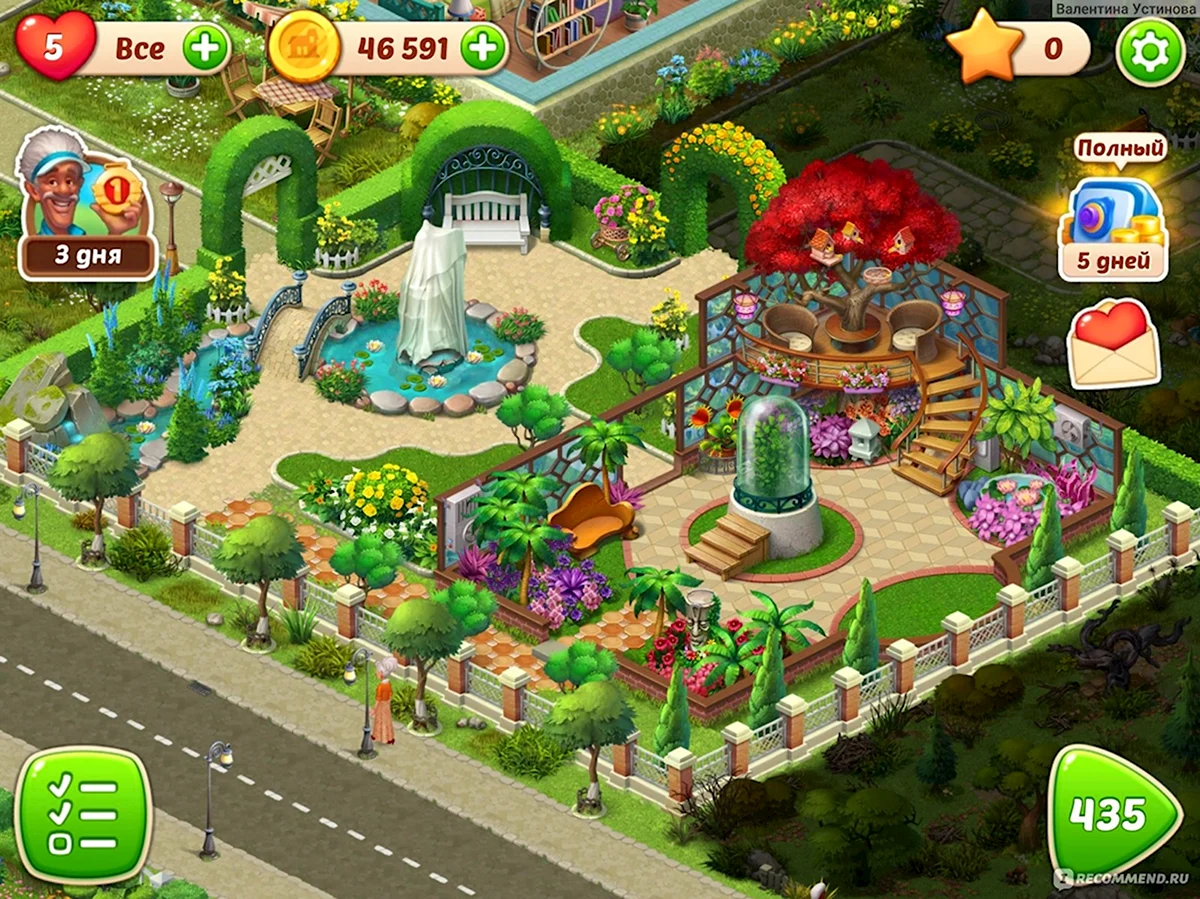Open the checklist task list
The width and height of the screenshot is (1200, 899).
84,815
